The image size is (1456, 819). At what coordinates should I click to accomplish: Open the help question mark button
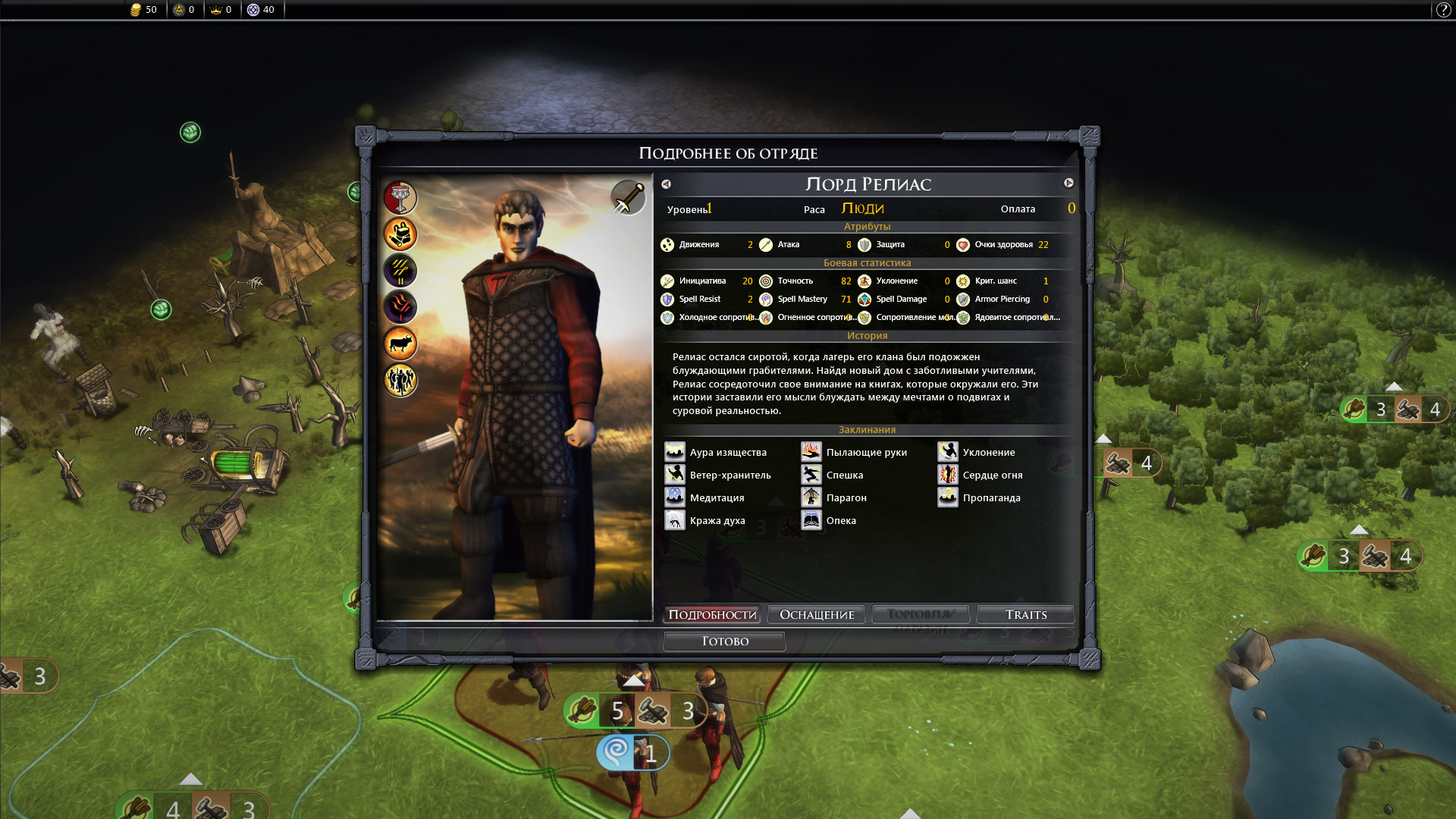coord(1443,10)
